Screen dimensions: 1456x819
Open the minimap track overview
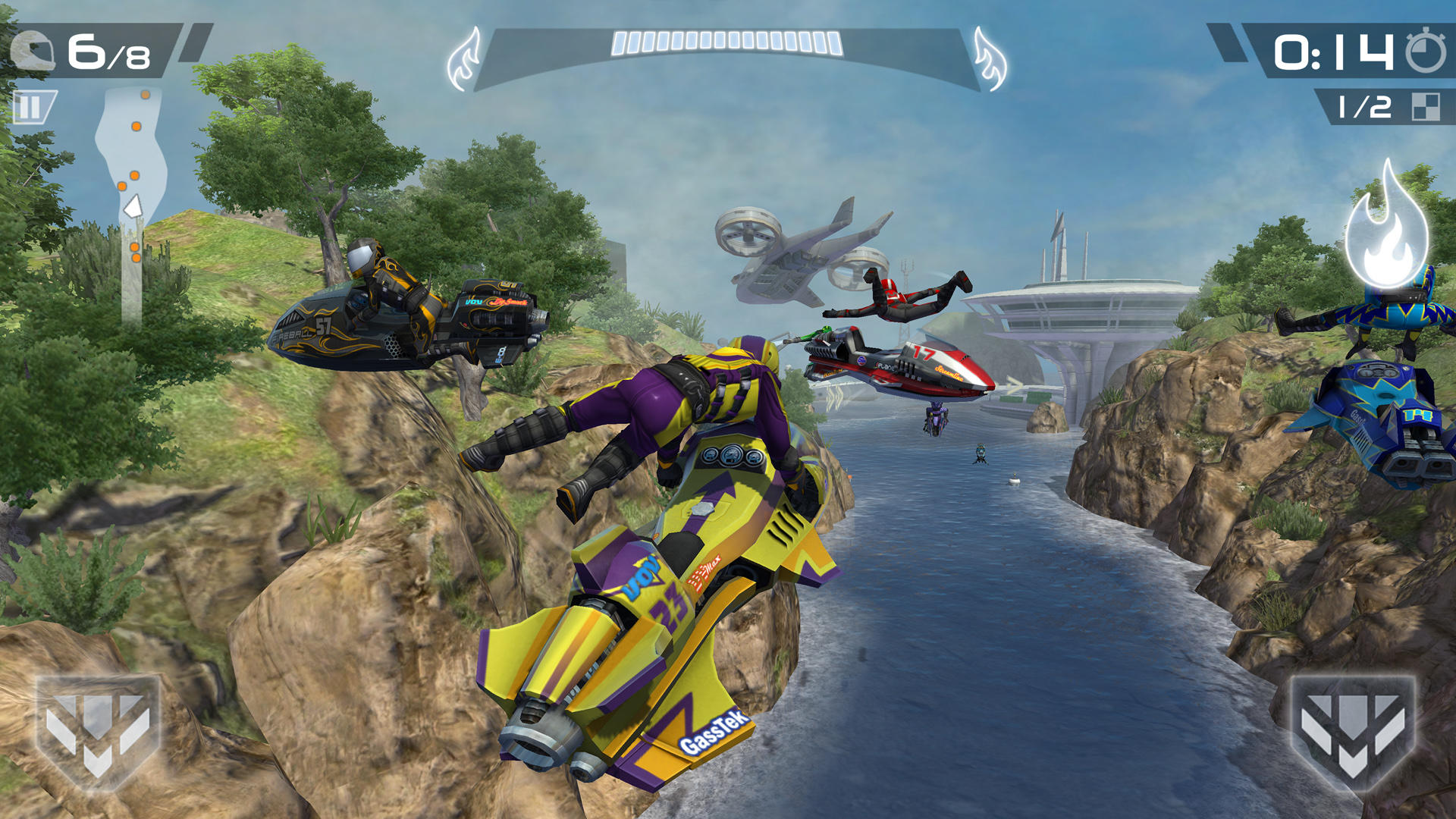point(135,159)
